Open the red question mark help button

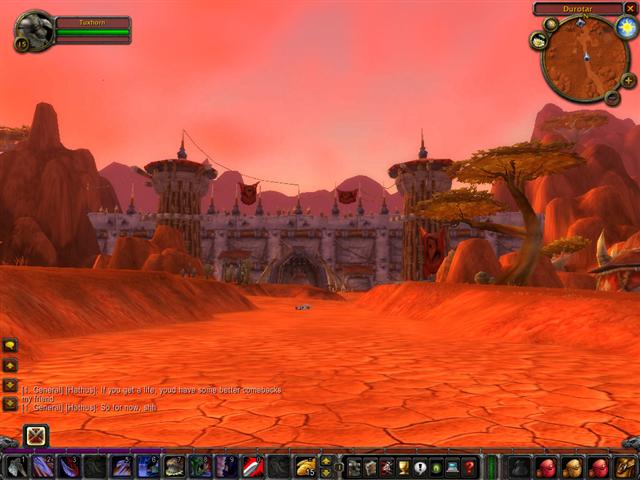(x=469, y=467)
